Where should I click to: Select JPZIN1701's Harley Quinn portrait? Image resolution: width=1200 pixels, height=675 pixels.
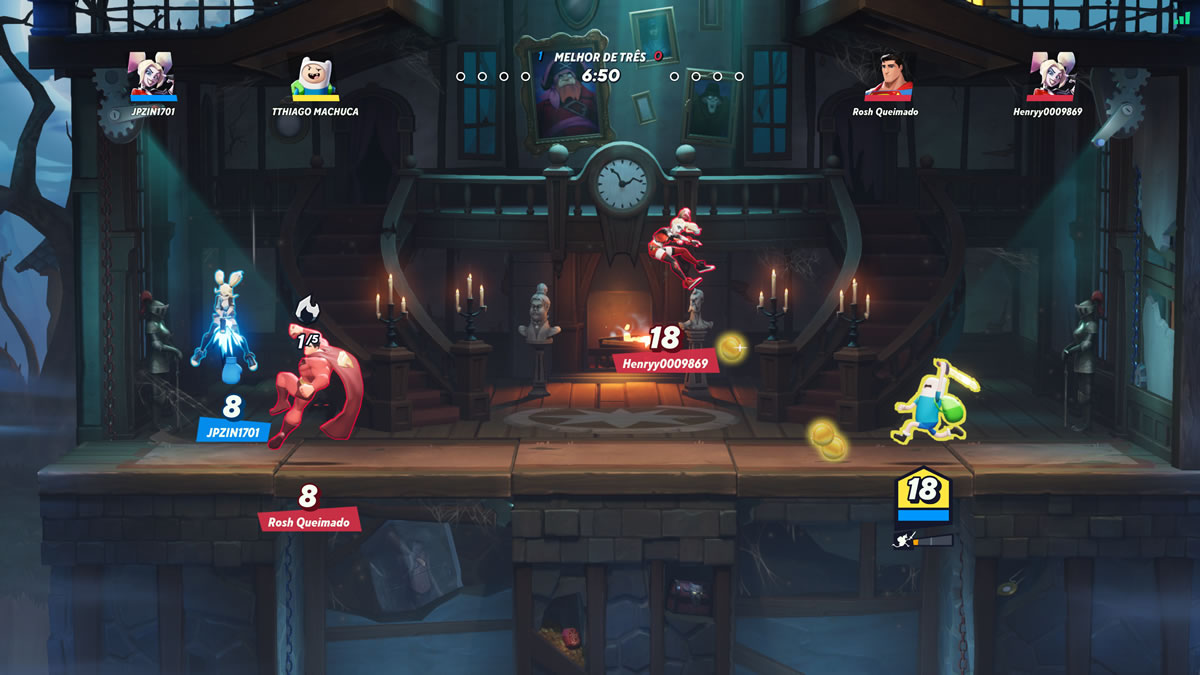point(153,75)
